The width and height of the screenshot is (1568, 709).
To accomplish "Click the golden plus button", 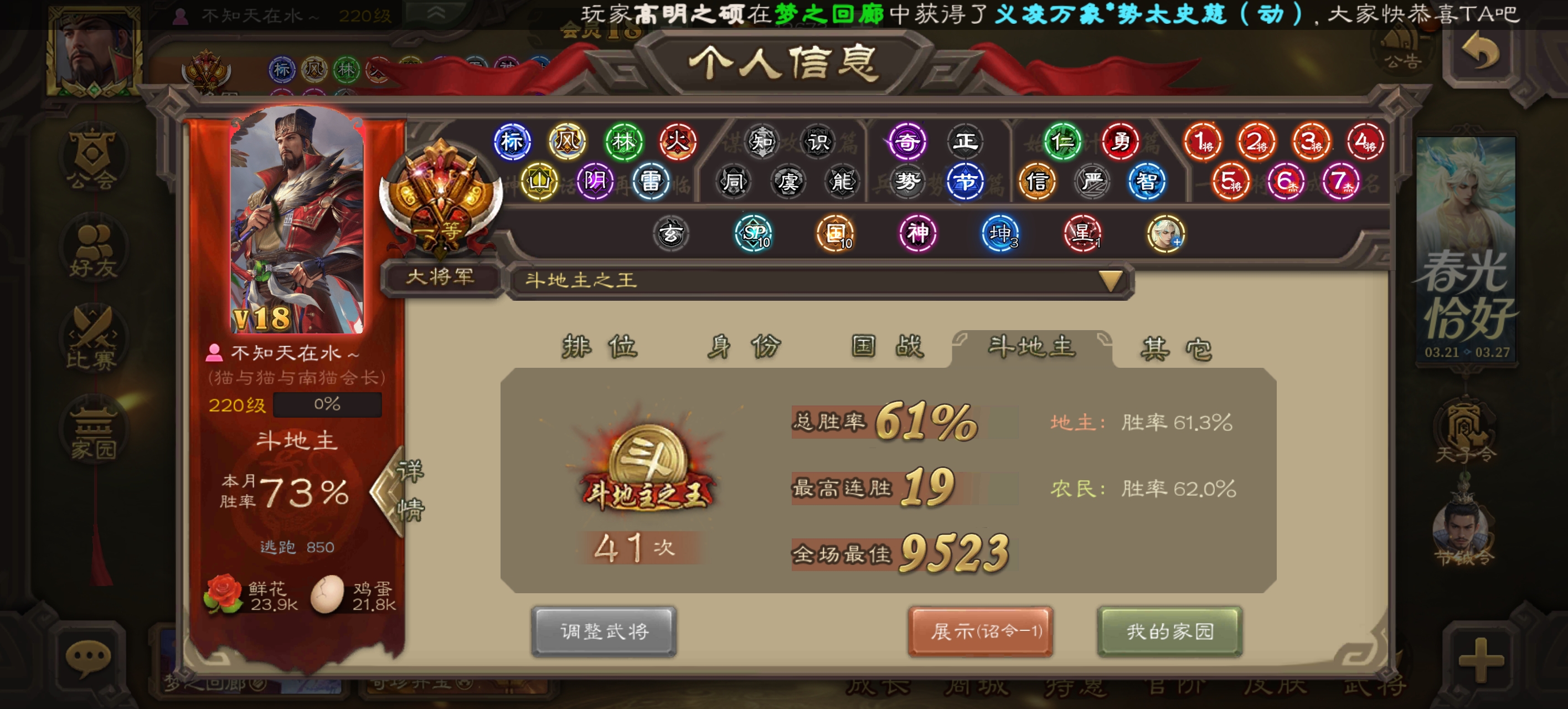I will click(x=1481, y=660).
